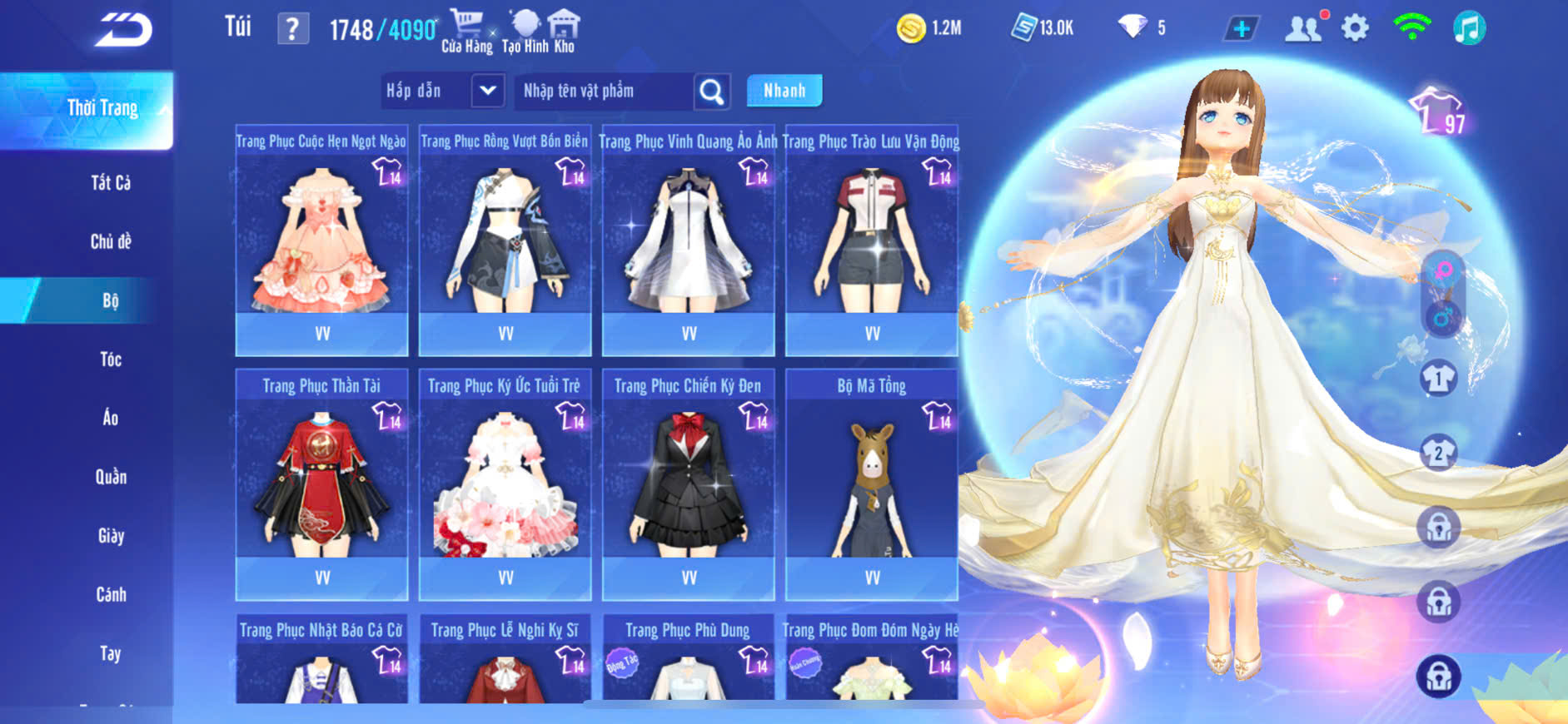Select Trang Phục Chiến Ký Đen outfit
The width and height of the screenshot is (1568, 724).
(689, 485)
